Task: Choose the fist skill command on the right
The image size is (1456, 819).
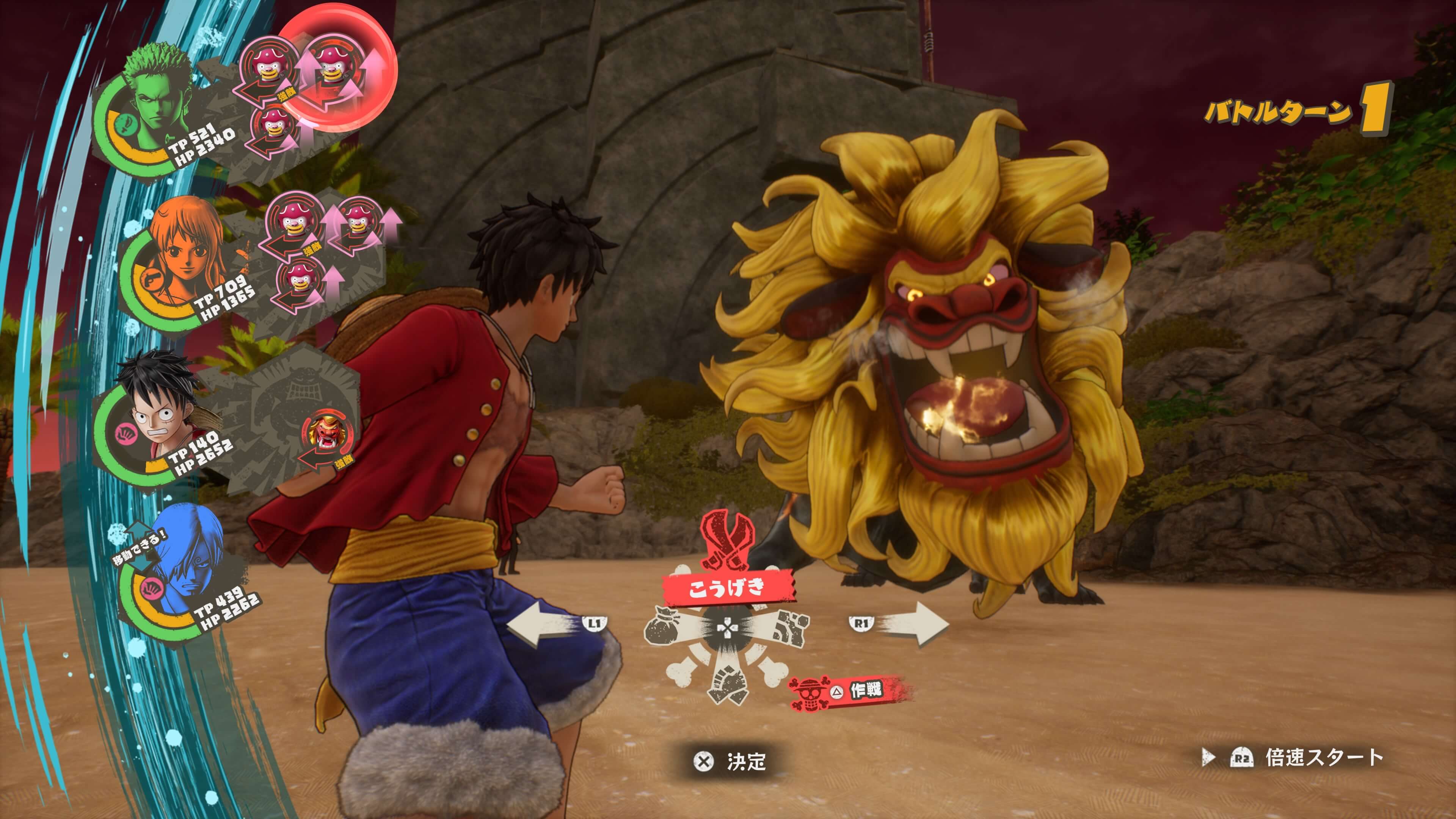Action: click(789, 627)
